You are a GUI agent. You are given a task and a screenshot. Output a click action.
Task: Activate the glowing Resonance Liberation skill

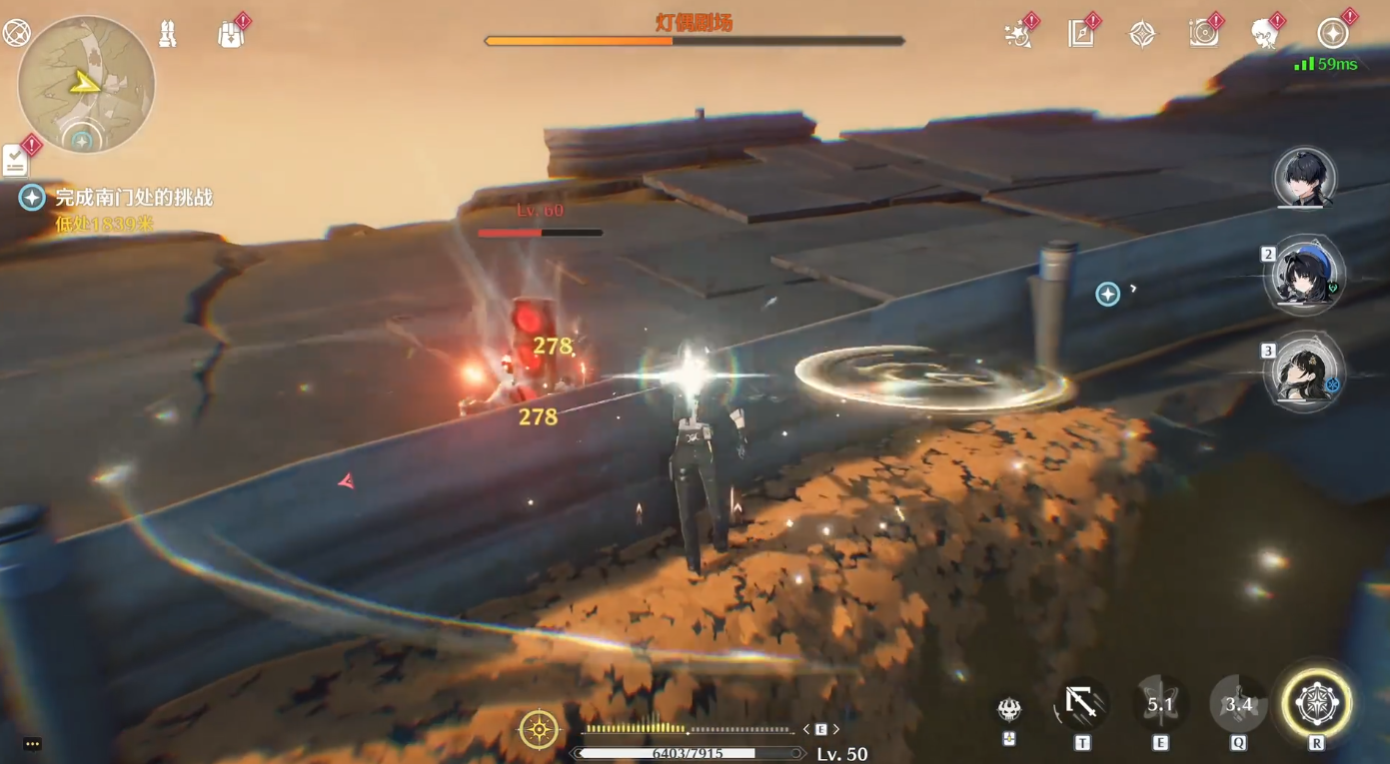click(x=1316, y=704)
